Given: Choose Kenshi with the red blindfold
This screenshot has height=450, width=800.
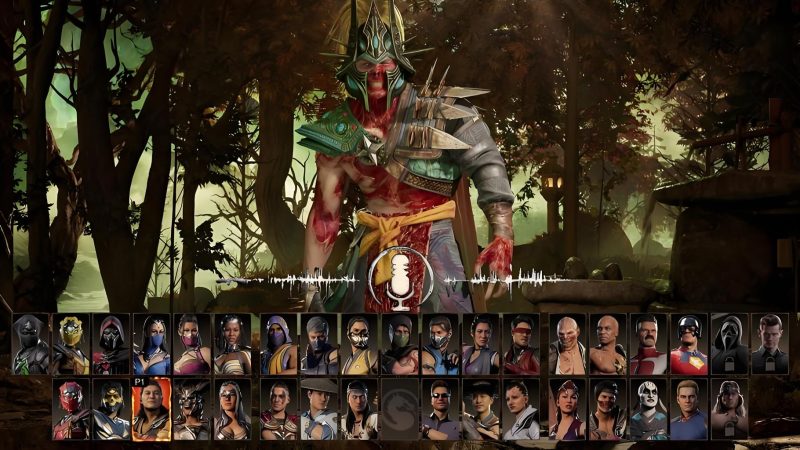Looking at the screenshot, I should pos(520,345).
